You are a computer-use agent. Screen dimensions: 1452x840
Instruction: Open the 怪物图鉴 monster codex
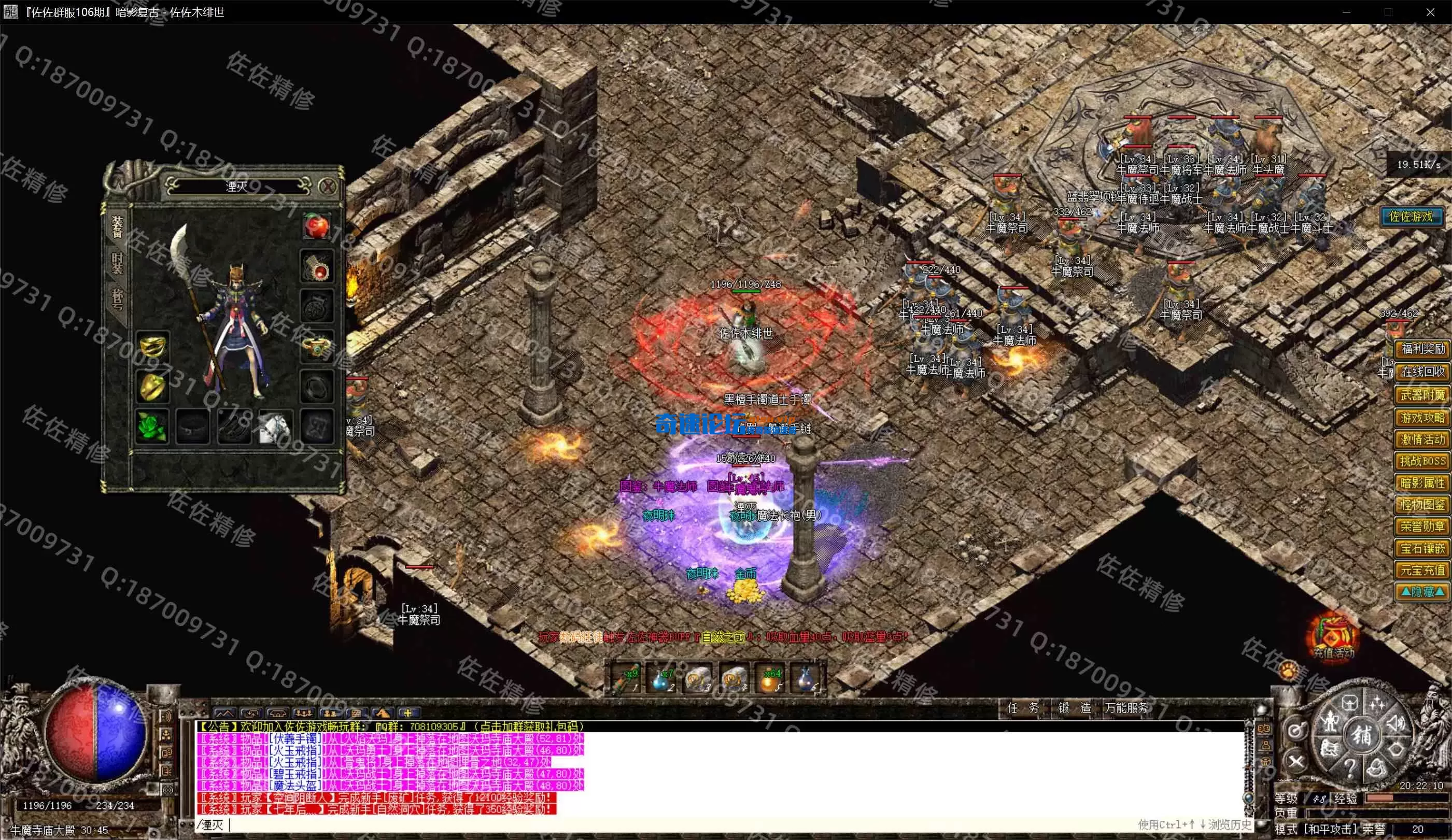point(1422,505)
